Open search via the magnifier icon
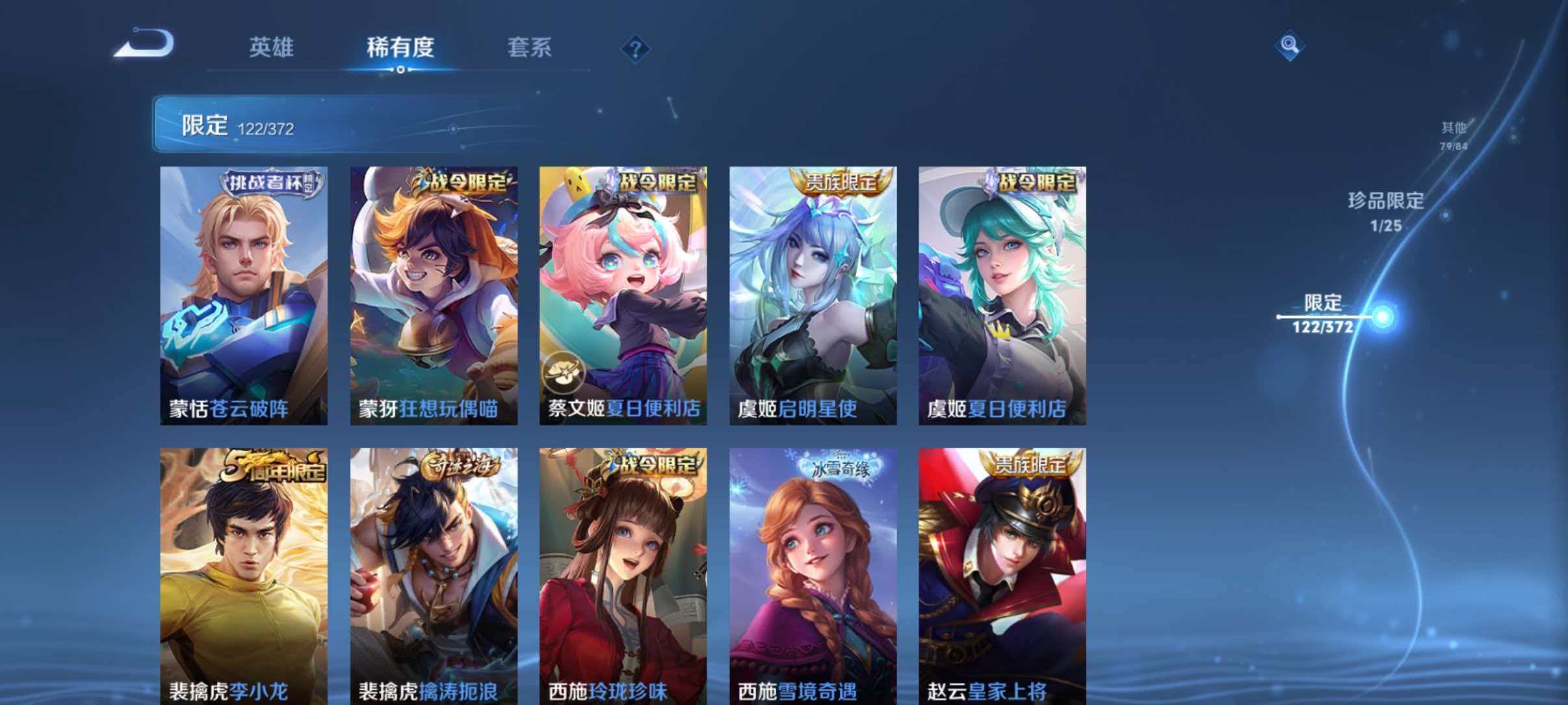Screen dimensions: 1568x705 coord(1288,46)
